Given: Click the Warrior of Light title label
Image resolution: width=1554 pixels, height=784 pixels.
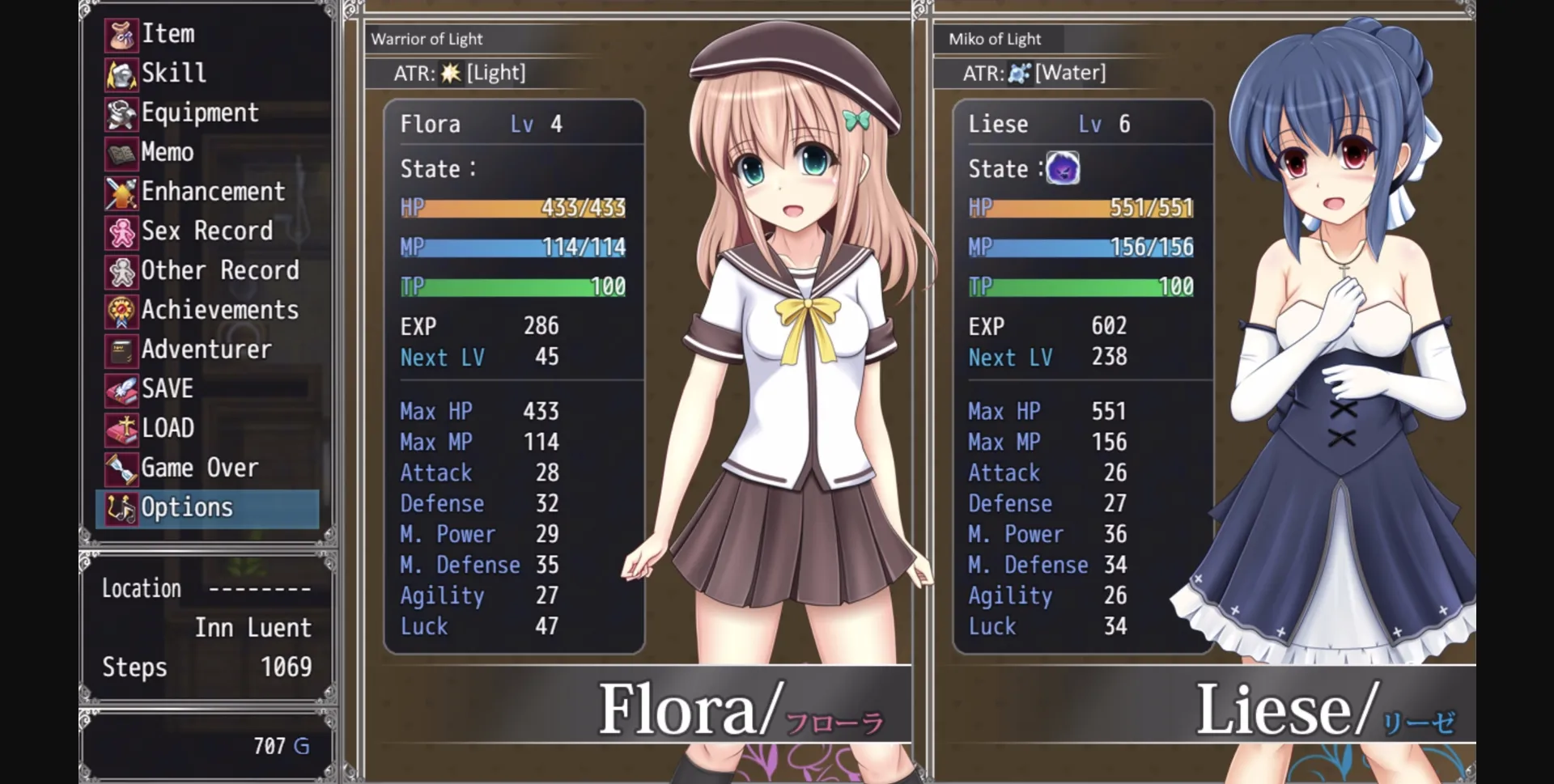Looking at the screenshot, I should coord(427,38).
